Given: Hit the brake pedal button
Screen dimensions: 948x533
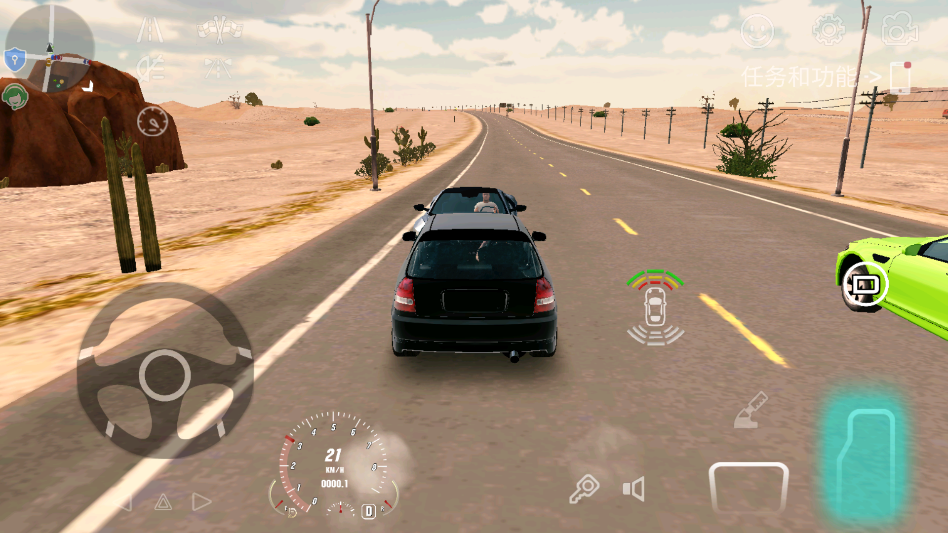Looking at the screenshot, I should tap(748, 487).
